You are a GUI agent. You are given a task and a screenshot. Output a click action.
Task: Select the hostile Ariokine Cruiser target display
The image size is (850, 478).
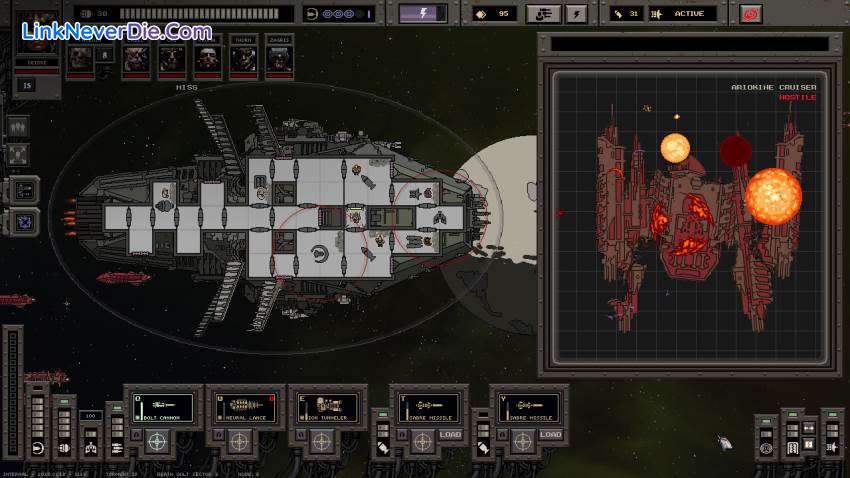point(688,216)
